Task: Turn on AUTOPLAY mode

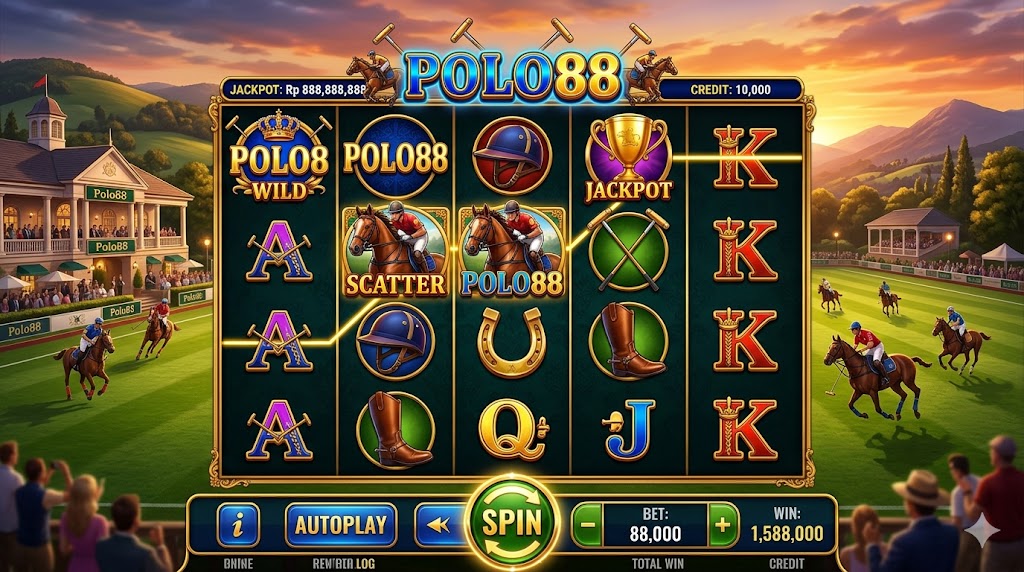Action: click(x=341, y=524)
